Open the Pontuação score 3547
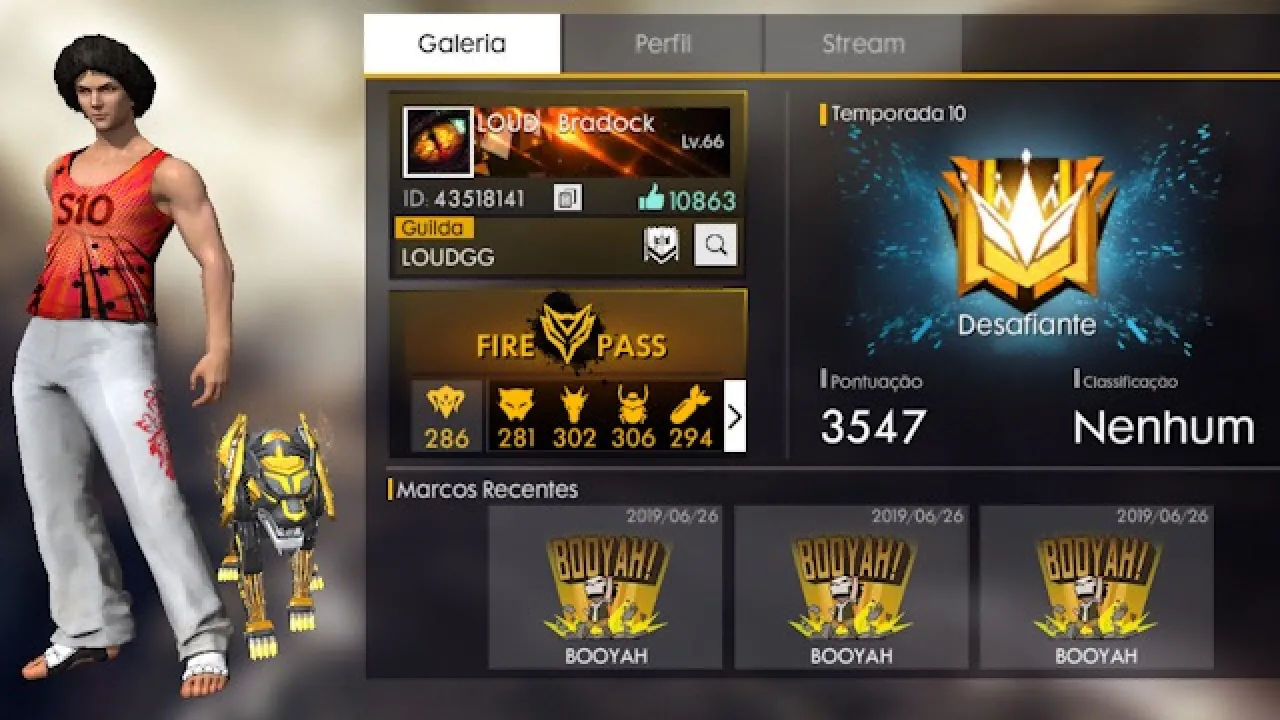1280x720 pixels. [x=873, y=425]
